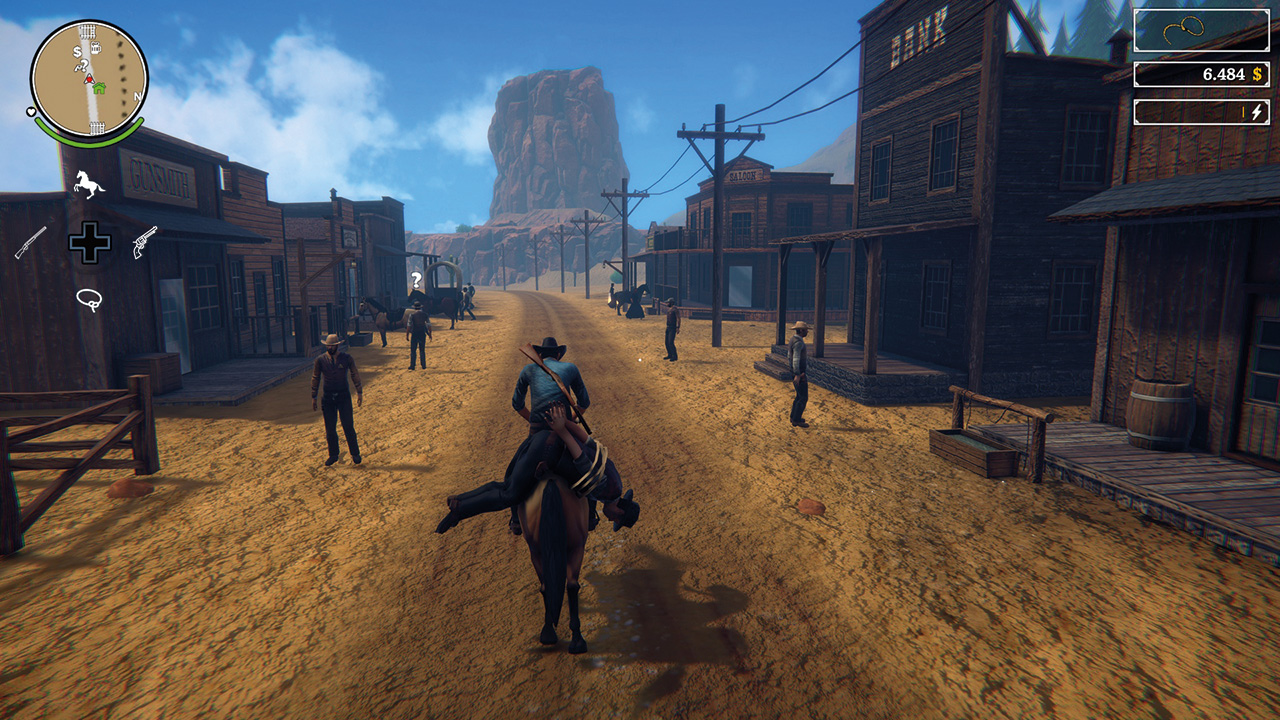Image resolution: width=1280 pixels, height=720 pixels.
Task: Select the lasso weapon icon
Action: [89, 298]
